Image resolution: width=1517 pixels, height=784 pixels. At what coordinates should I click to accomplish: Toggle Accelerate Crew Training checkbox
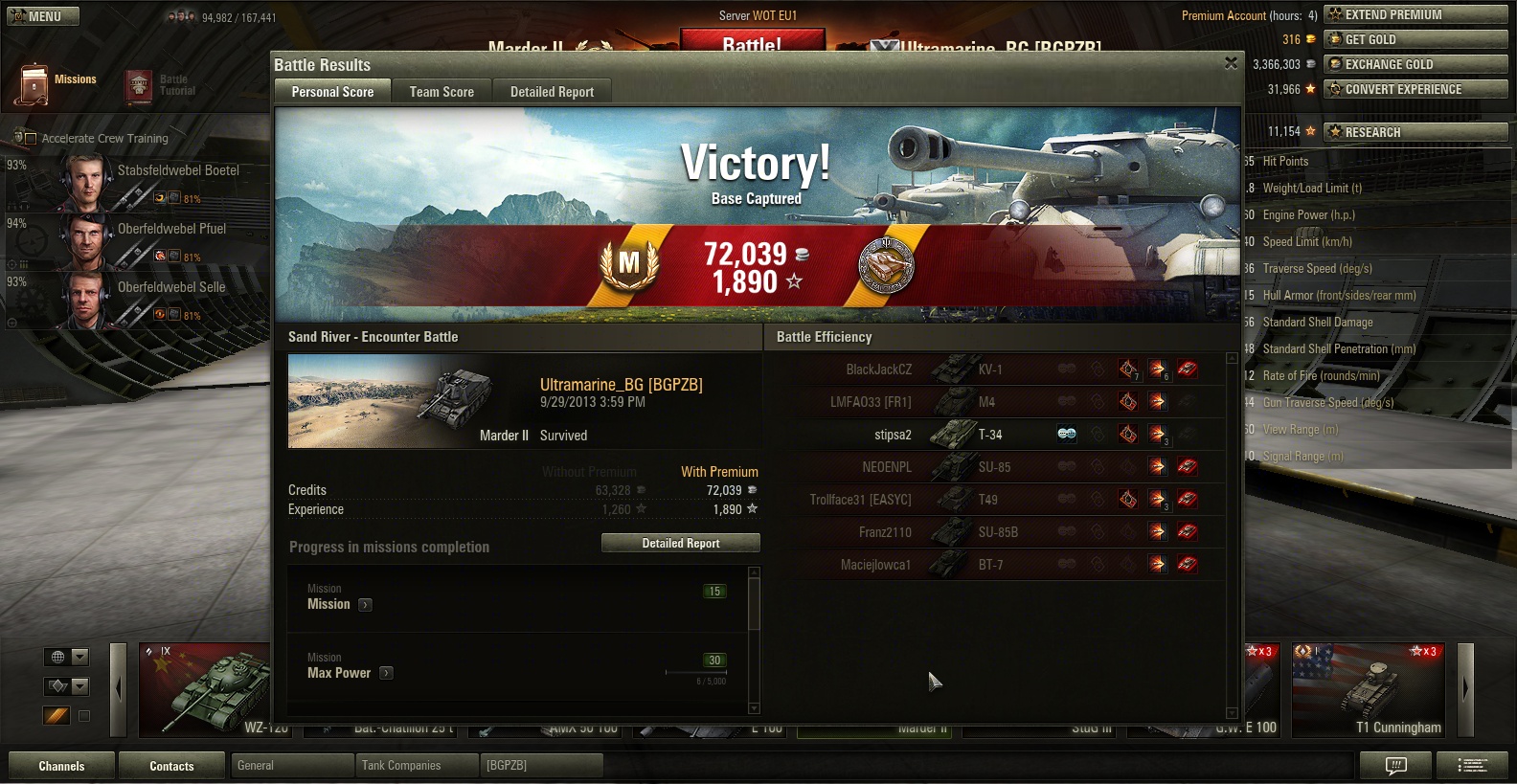(30, 139)
